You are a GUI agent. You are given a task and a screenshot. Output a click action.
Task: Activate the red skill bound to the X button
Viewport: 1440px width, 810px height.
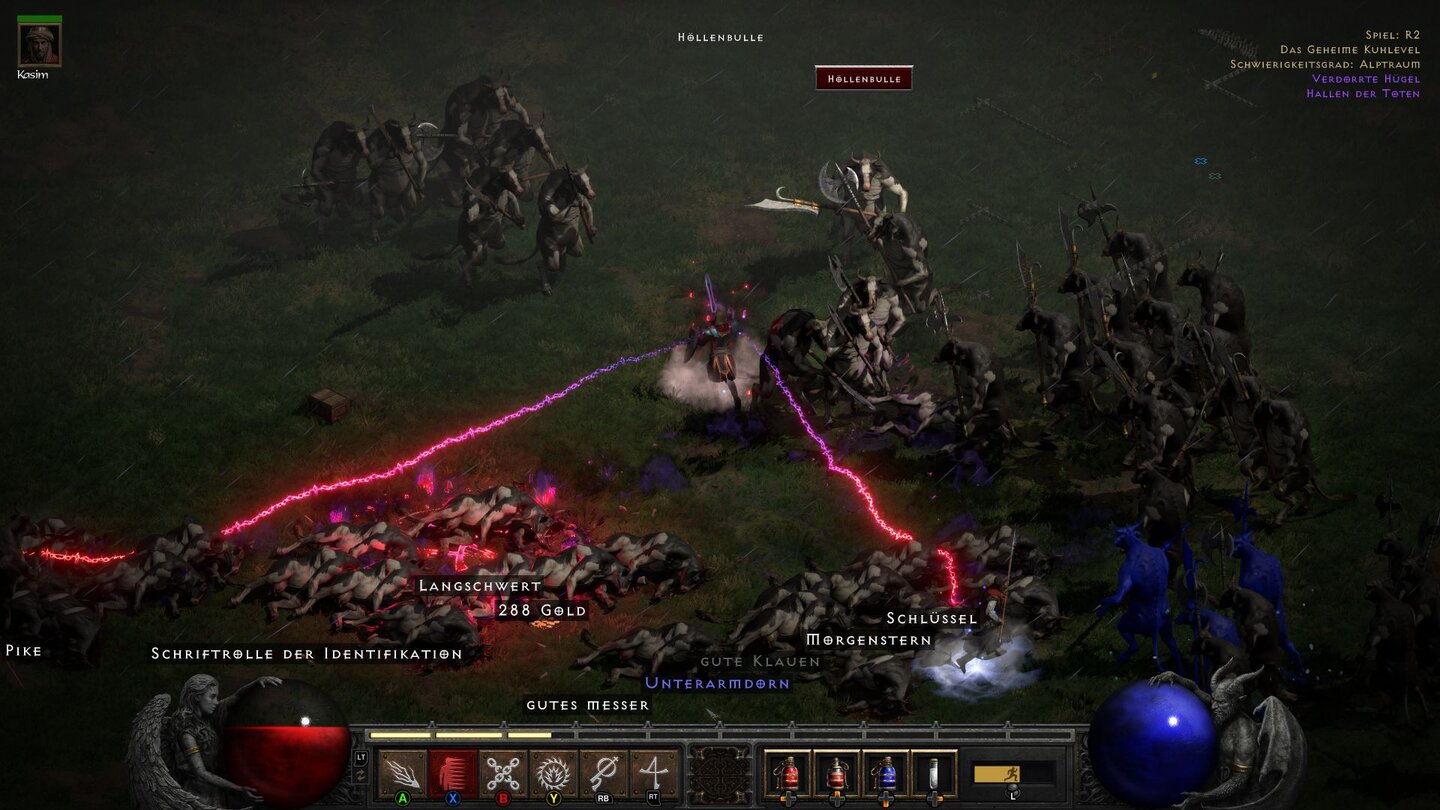click(x=451, y=769)
